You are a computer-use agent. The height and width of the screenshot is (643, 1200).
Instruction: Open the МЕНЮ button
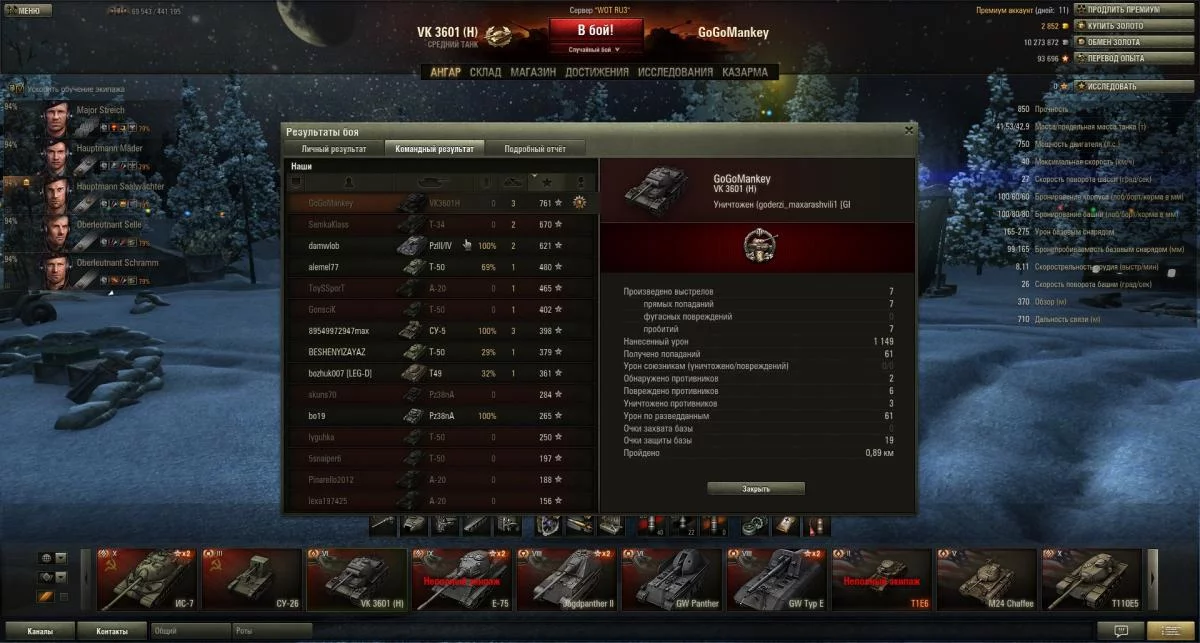(25, 10)
